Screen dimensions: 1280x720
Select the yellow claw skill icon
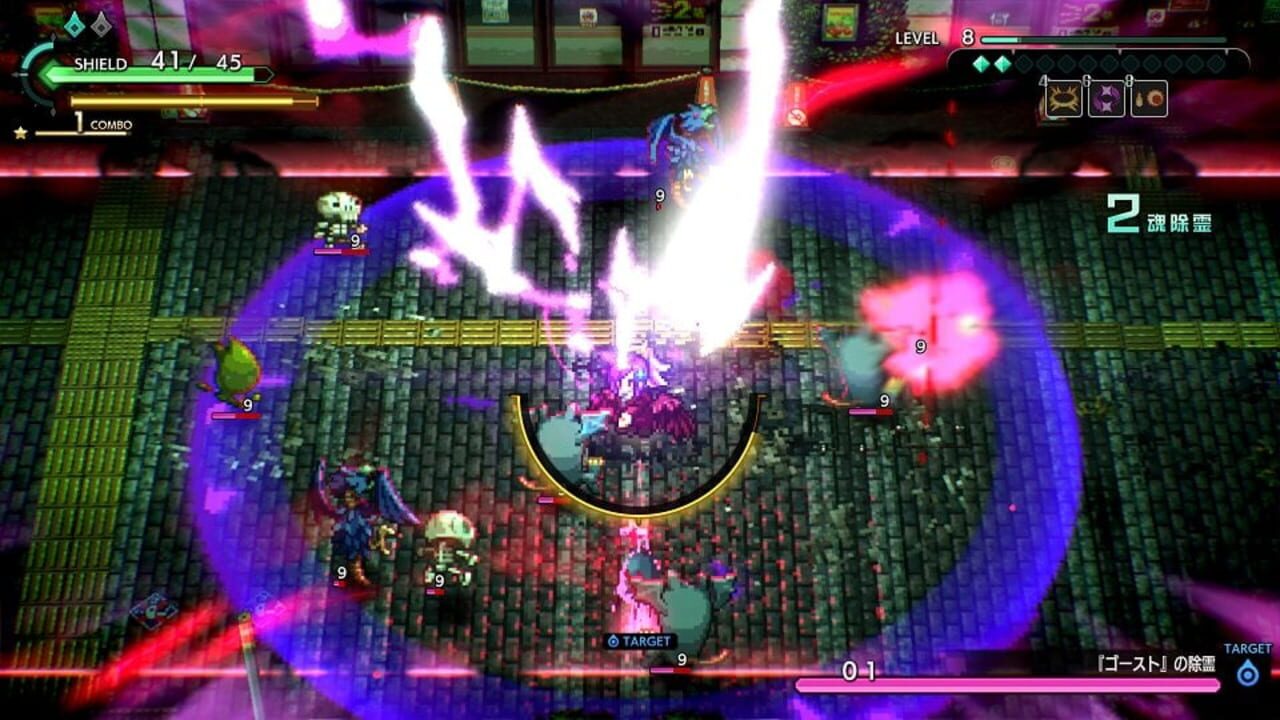pyautogui.click(x=1064, y=99)
